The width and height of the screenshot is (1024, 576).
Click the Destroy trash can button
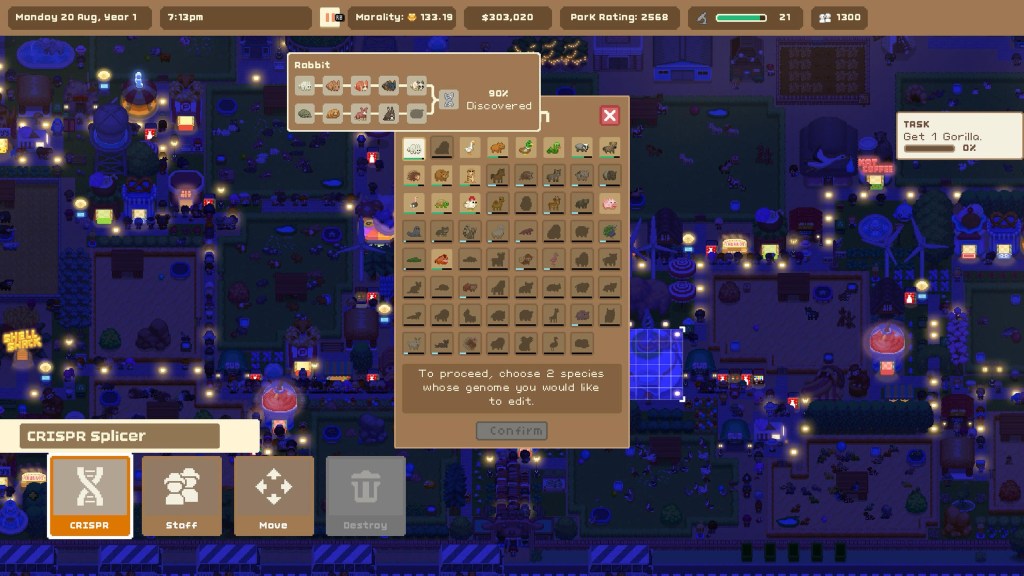coord(365,496)
